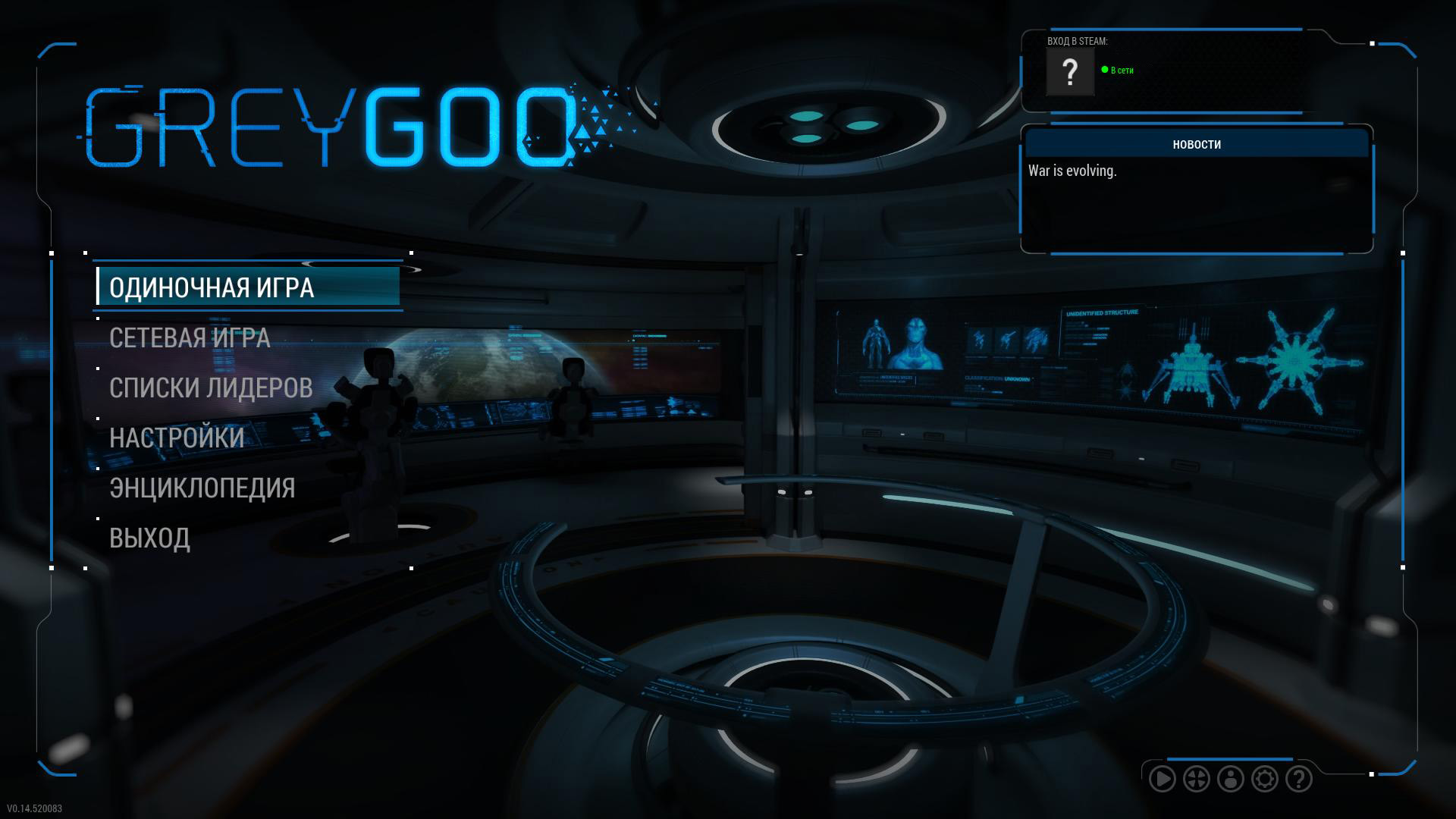Image resolution: width=1456 pixels, height=819 pixels.
Task: Click the play triangle icon in bottom bar
Action: pyautogui.click(x=1162, y=779)
